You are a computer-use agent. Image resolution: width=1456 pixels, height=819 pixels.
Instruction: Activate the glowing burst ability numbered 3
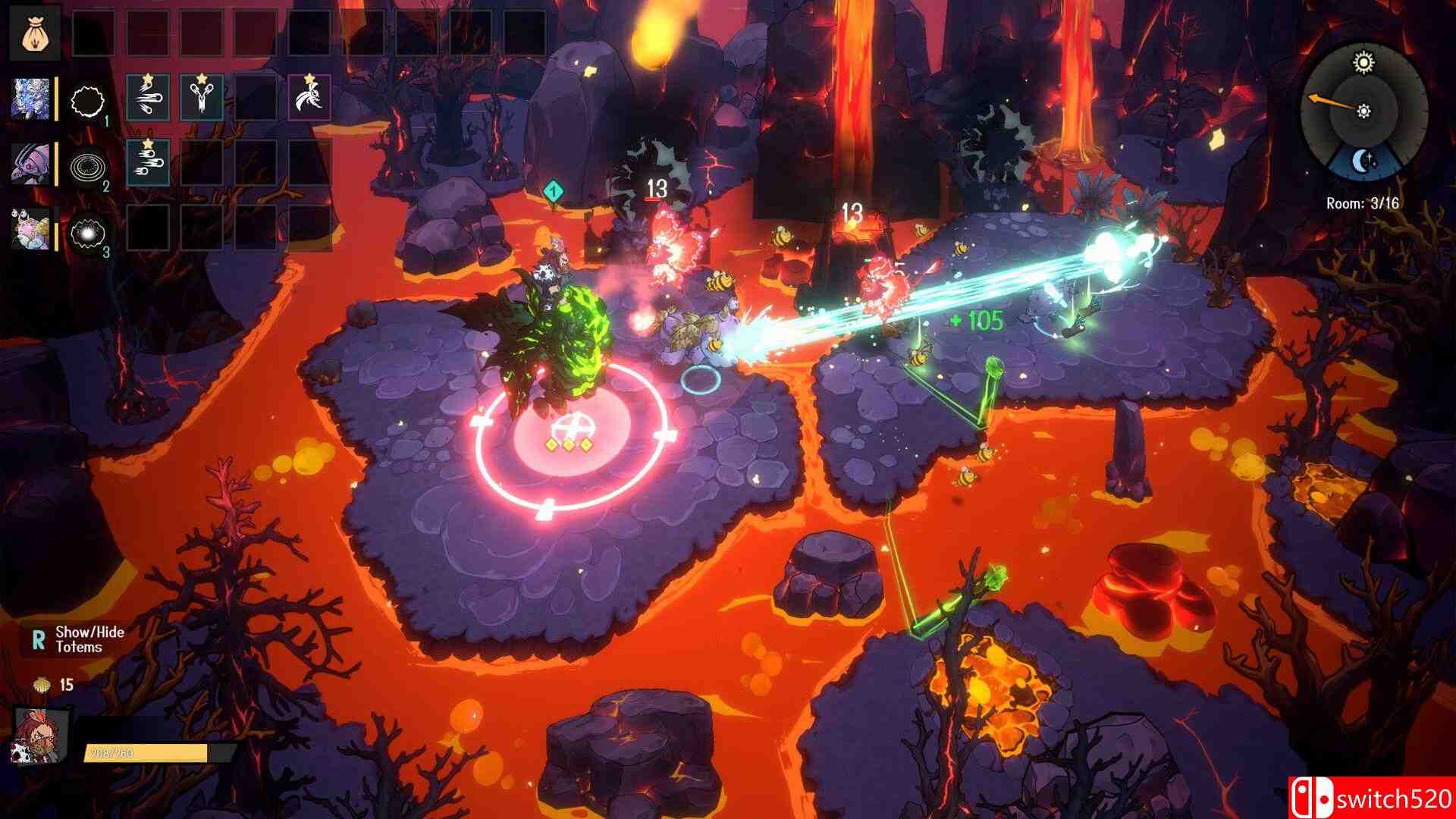point(87,230)
